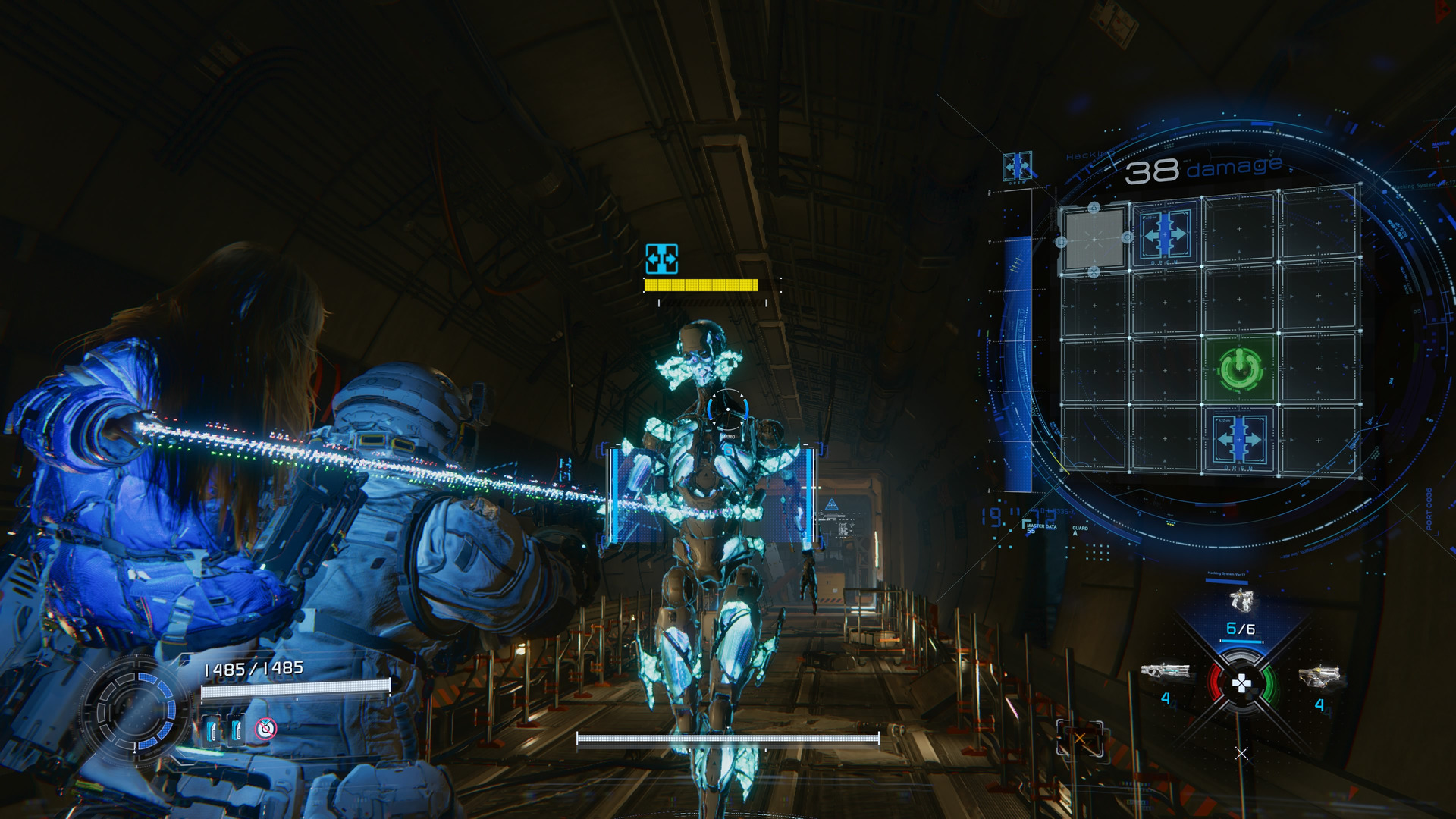
Task: Switch to the long rifle in the weapon wheel
Action: click(x=1164, y=673)
